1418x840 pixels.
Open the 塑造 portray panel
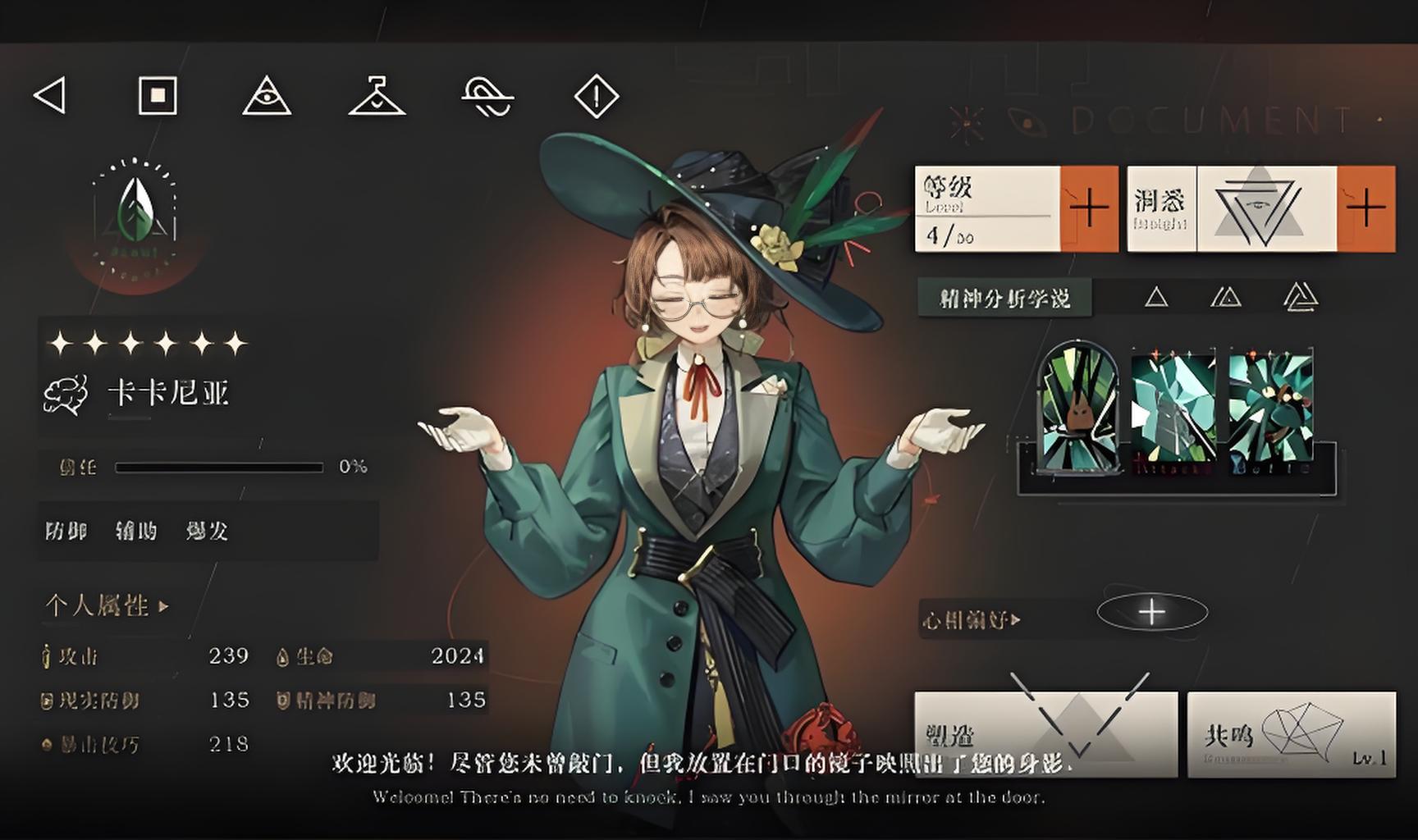1045,734
